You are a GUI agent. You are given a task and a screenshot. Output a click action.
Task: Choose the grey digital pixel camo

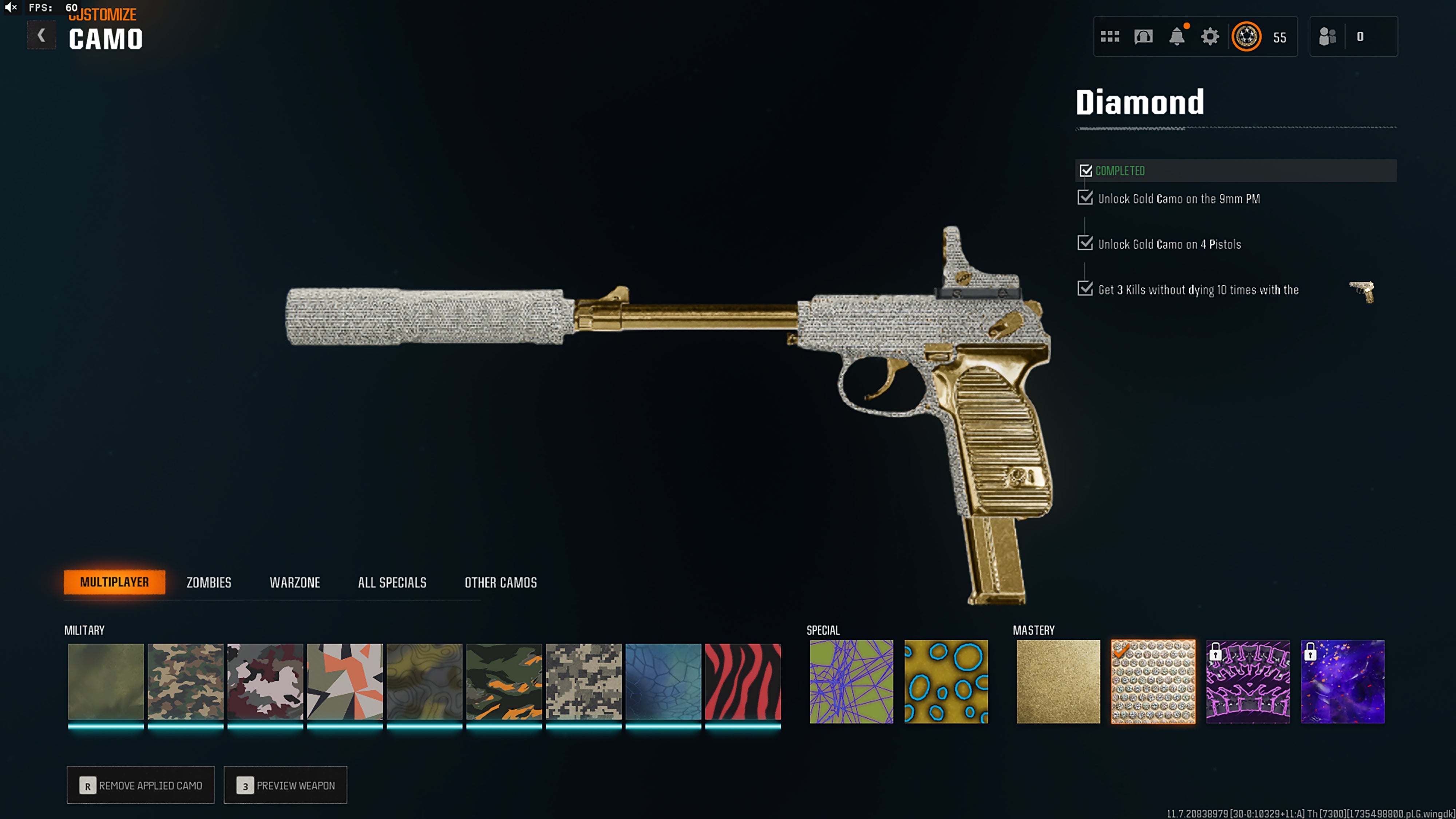tap(583, 681)
